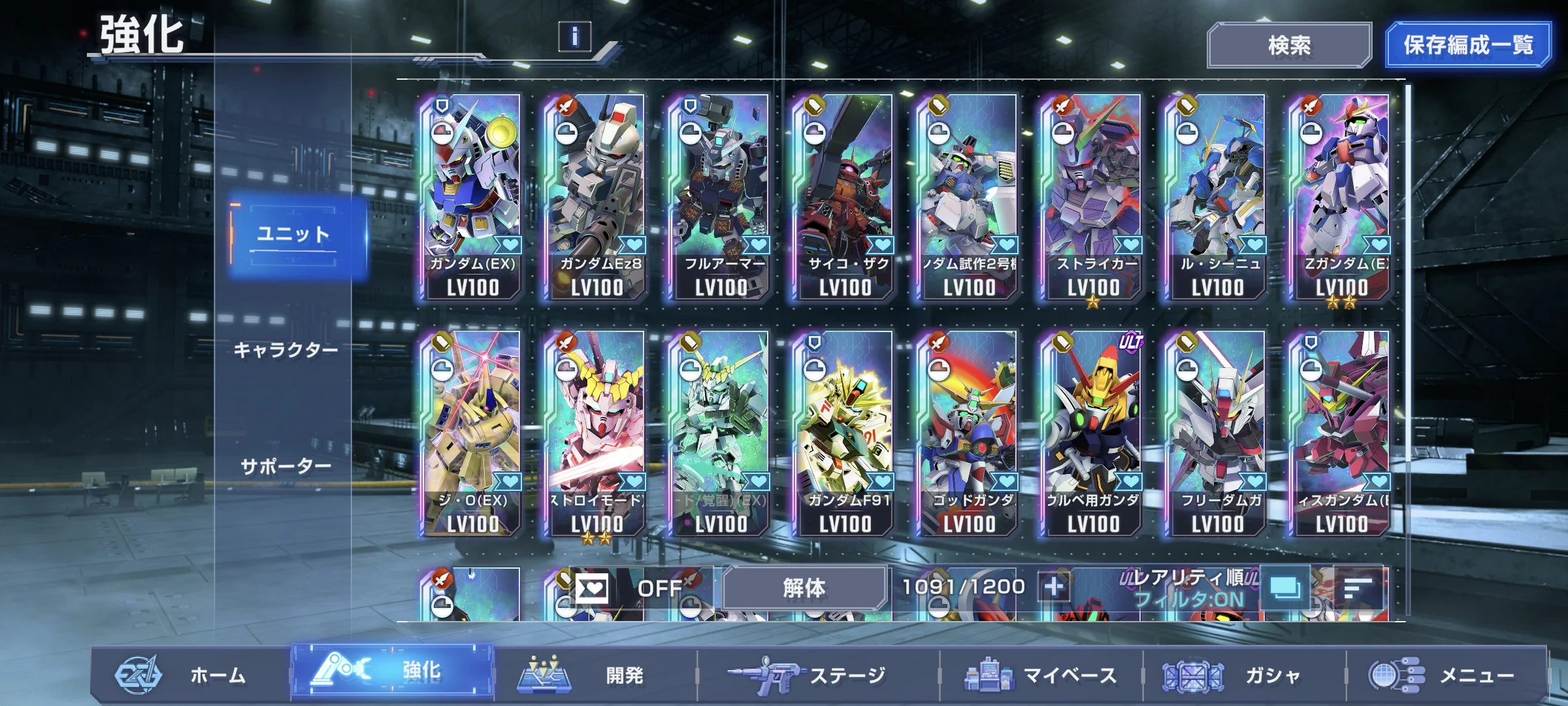Click the 解体 dismantle button
This screenshot has height=706, width=1568.
(804, 588)
